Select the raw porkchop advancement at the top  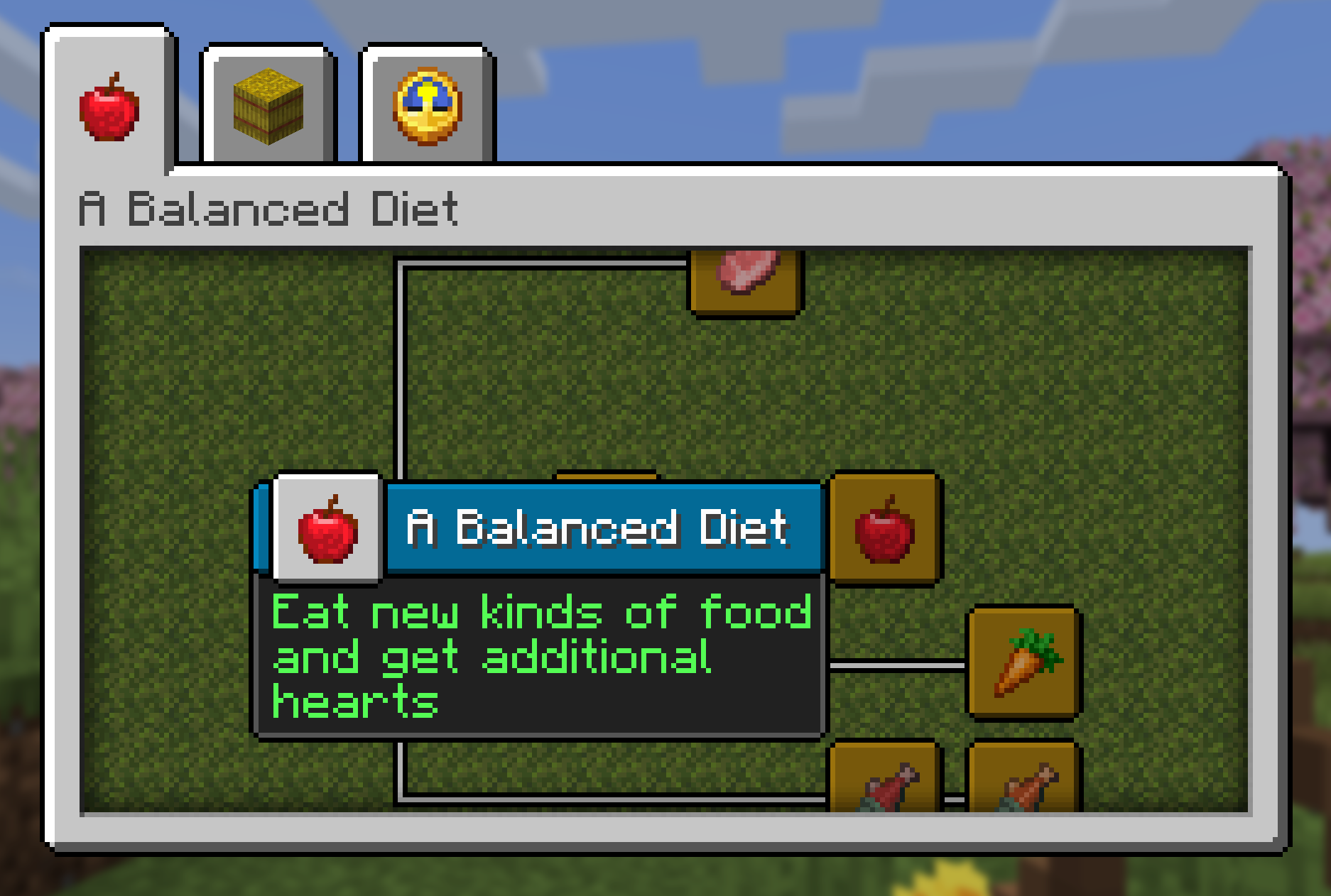(745, 283)
